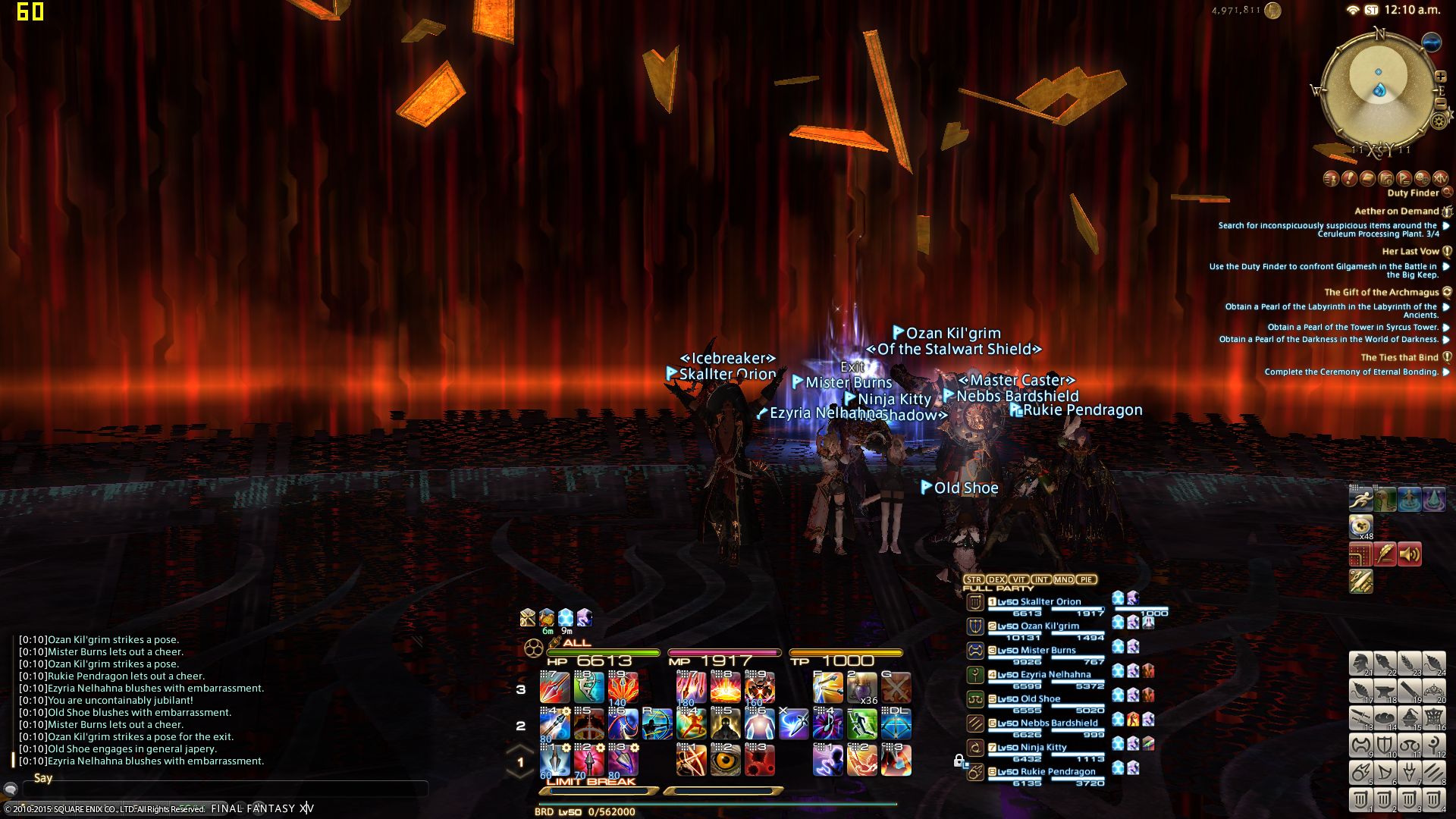
Task: Zoom out on the minimap
Action: [1440, 103]
